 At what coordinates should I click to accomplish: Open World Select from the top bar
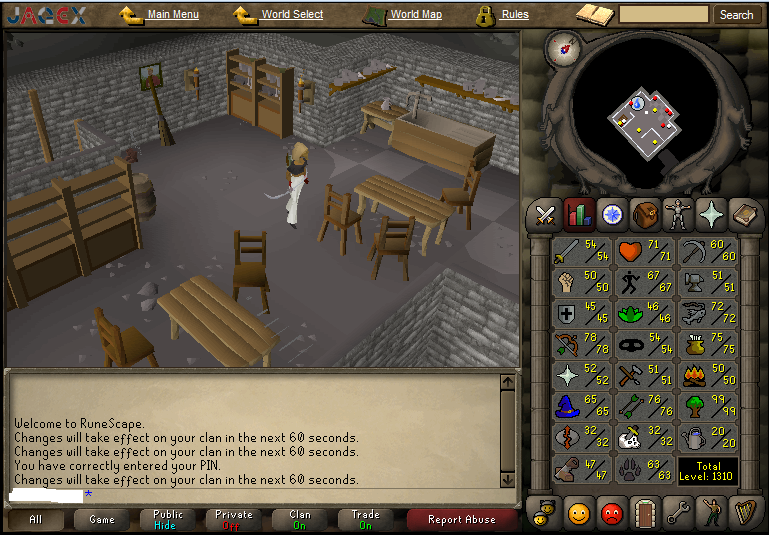coord(291,15)
